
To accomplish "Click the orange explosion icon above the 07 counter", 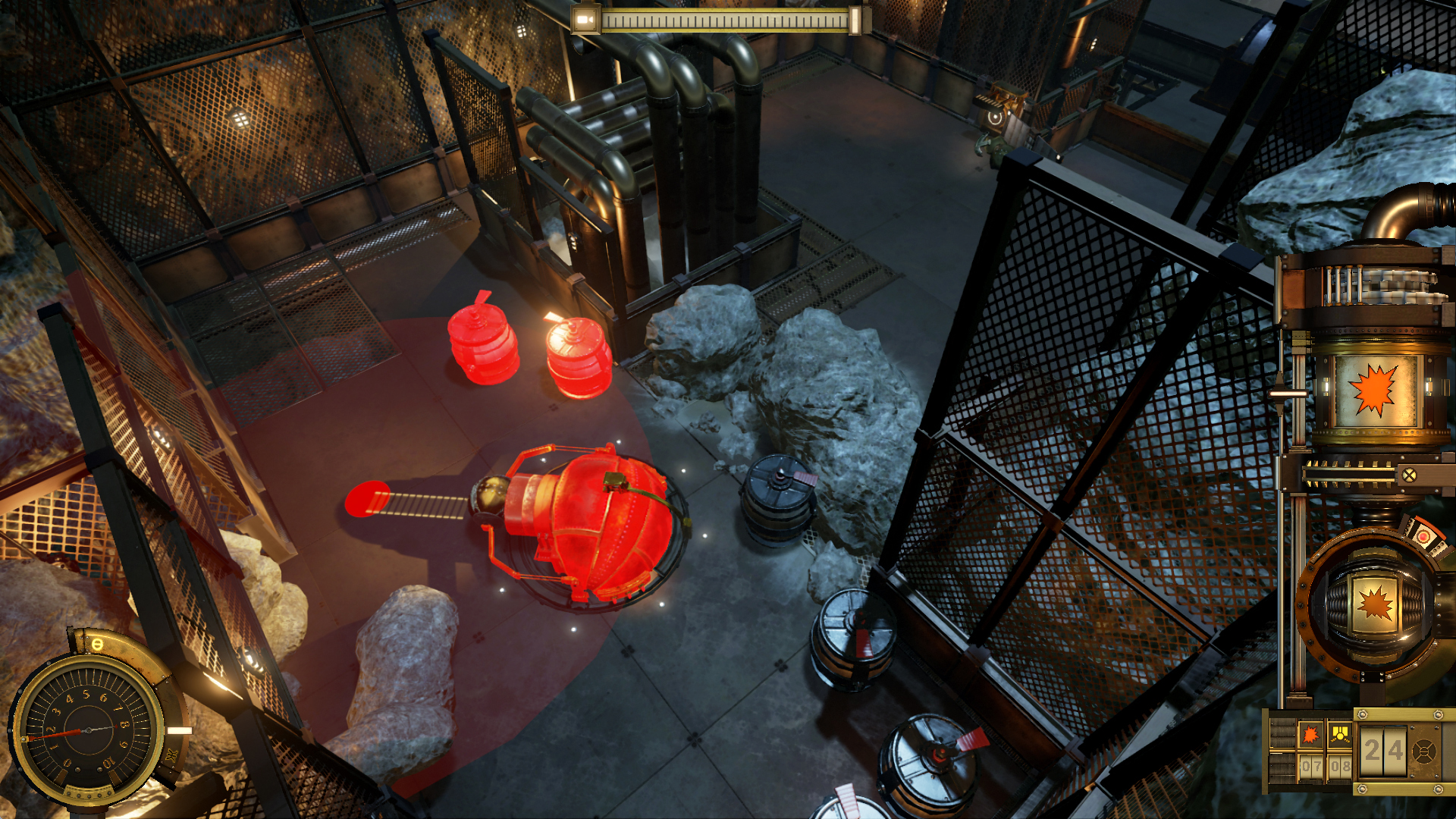I will pos(1309,734).
